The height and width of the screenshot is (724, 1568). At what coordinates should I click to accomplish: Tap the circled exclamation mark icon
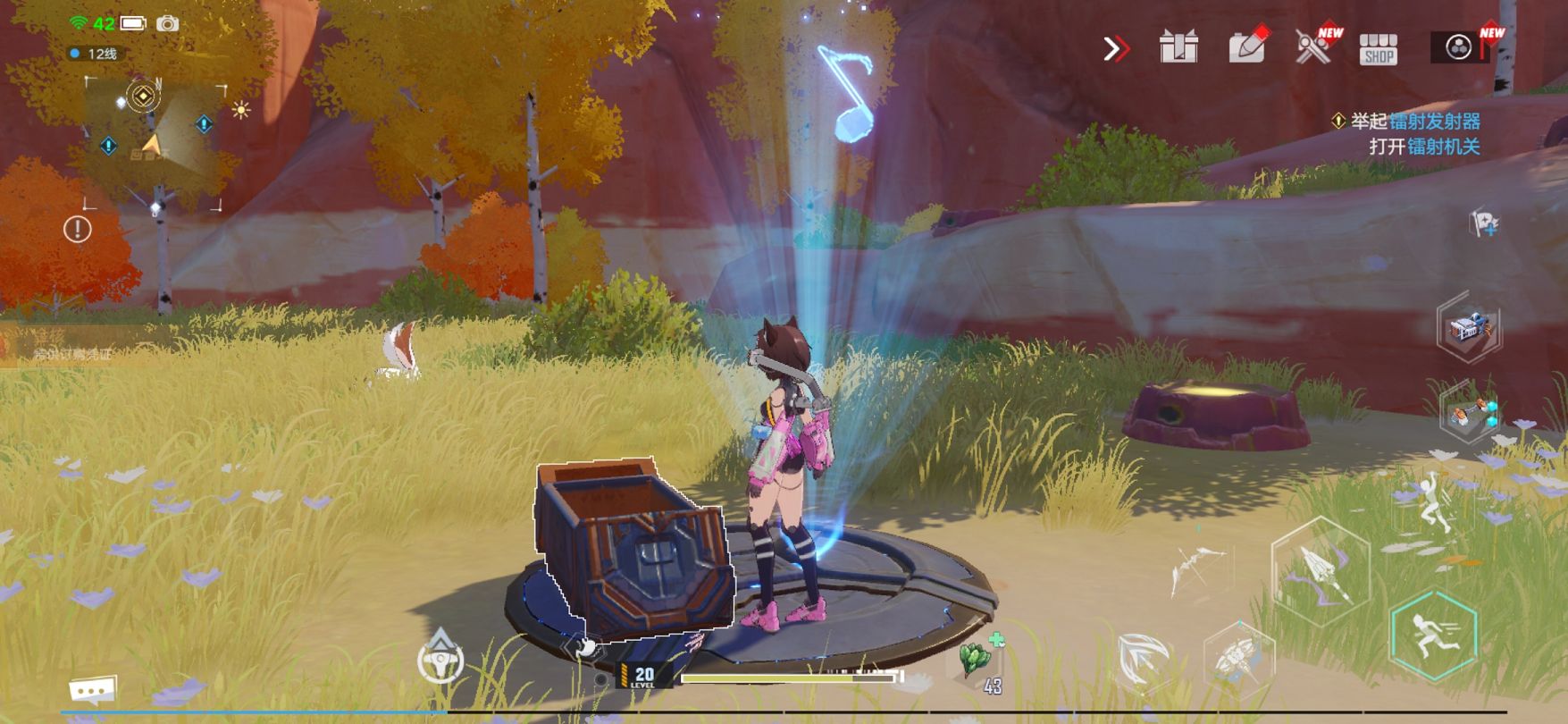[78, 230]
